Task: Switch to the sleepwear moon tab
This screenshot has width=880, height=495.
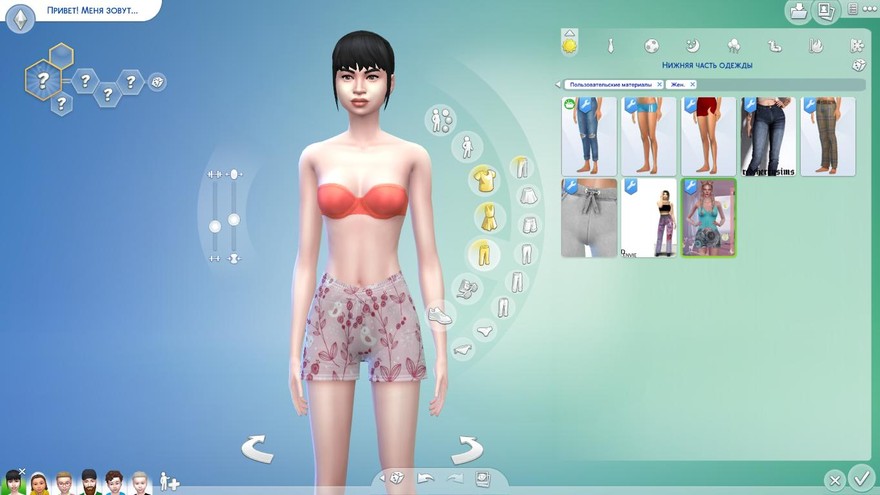Action: [692, 46]
